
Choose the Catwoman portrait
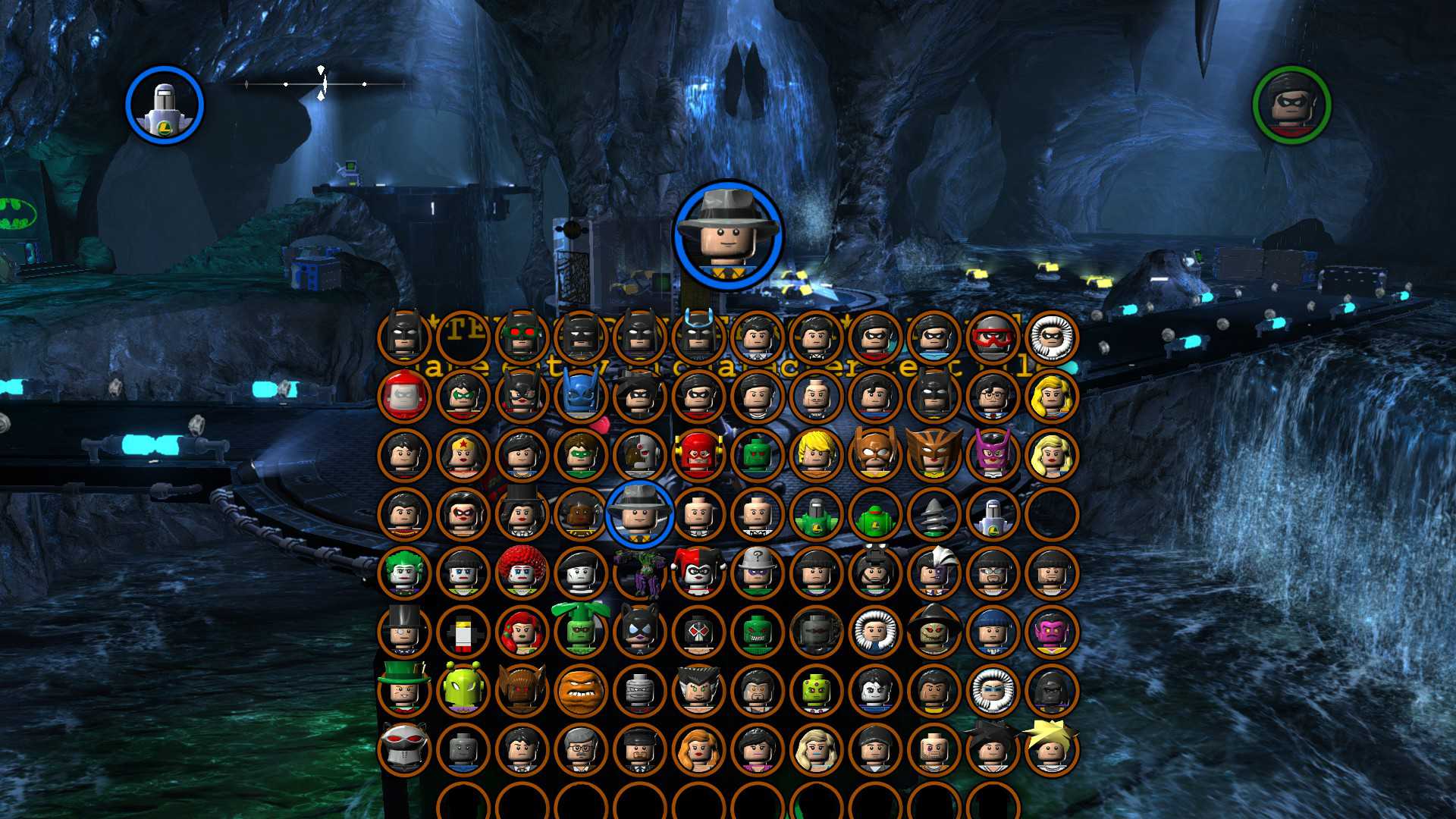[639, 631]
